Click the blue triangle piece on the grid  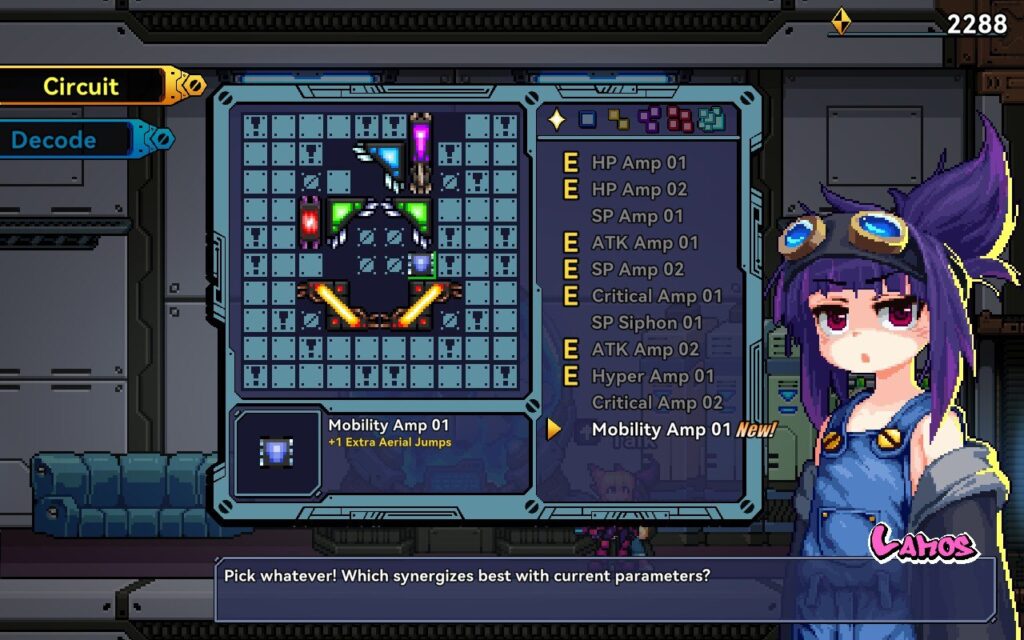(384, 157)
